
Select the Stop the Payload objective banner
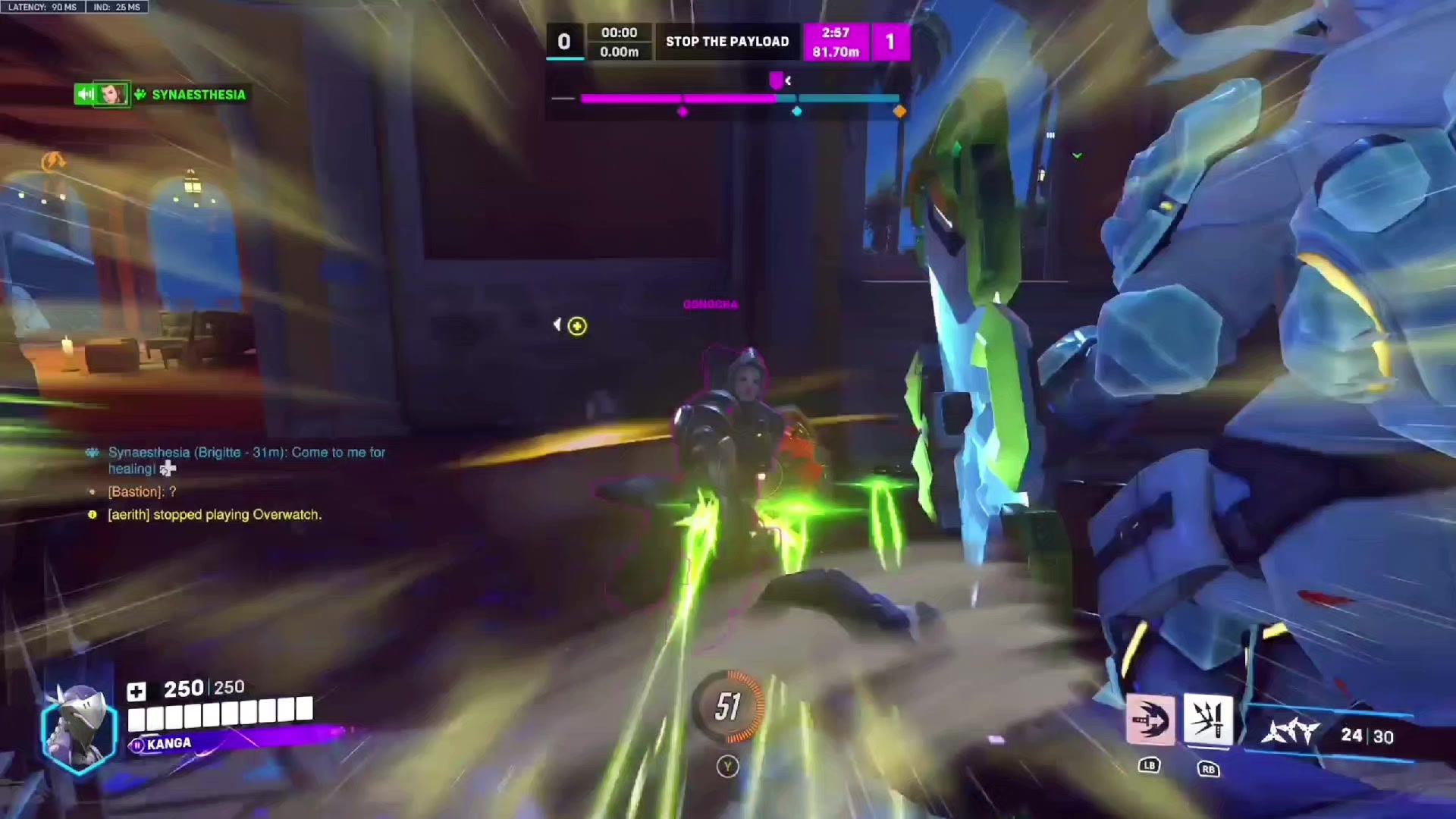tap(727, 42)
